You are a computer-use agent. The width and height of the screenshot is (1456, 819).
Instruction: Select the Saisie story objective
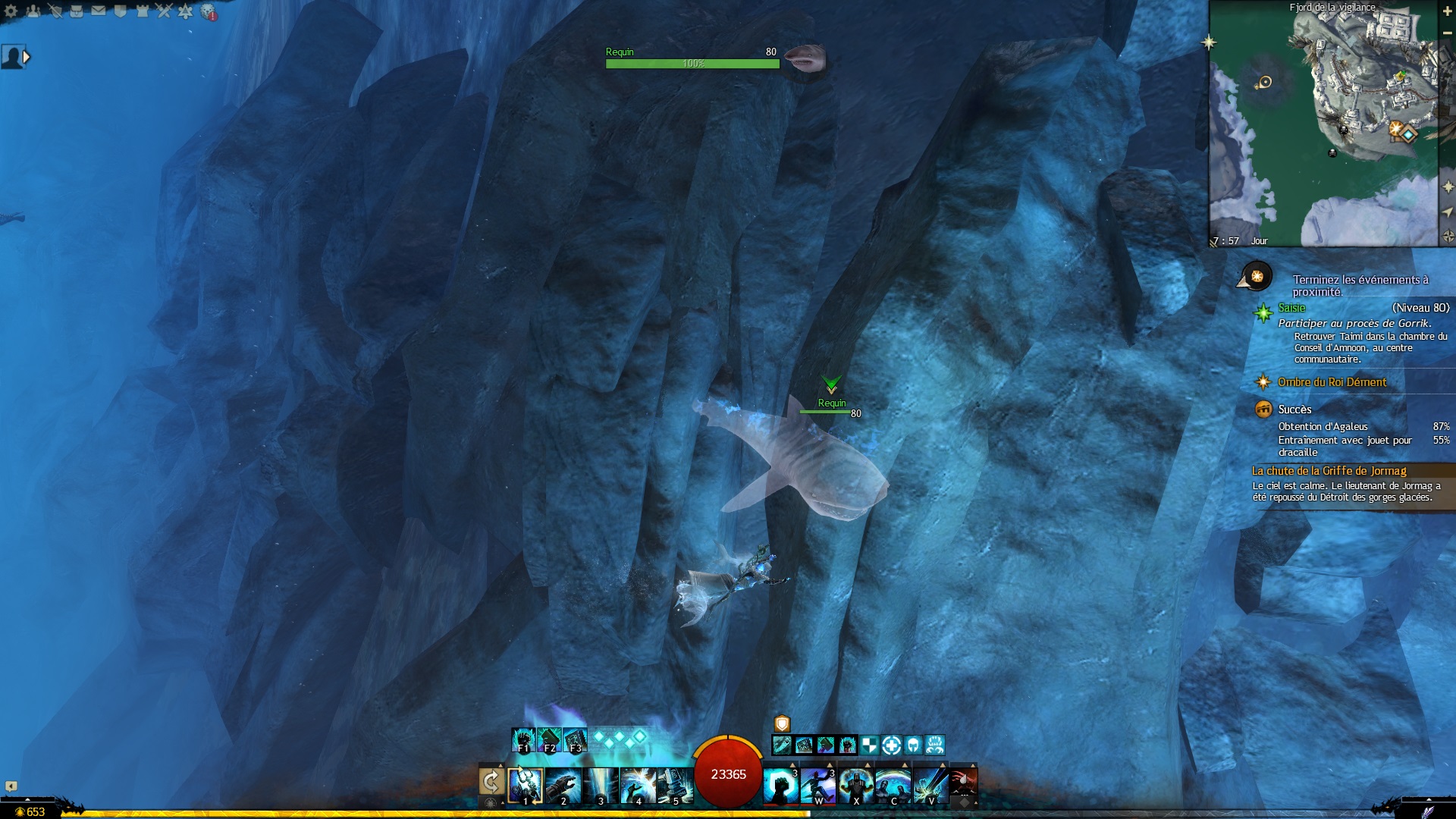pos(1292,308)
